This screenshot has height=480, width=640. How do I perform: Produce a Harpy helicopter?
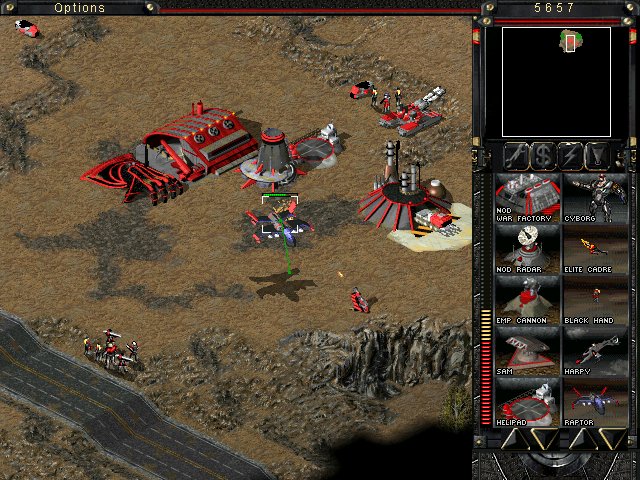tap(595, 352)
